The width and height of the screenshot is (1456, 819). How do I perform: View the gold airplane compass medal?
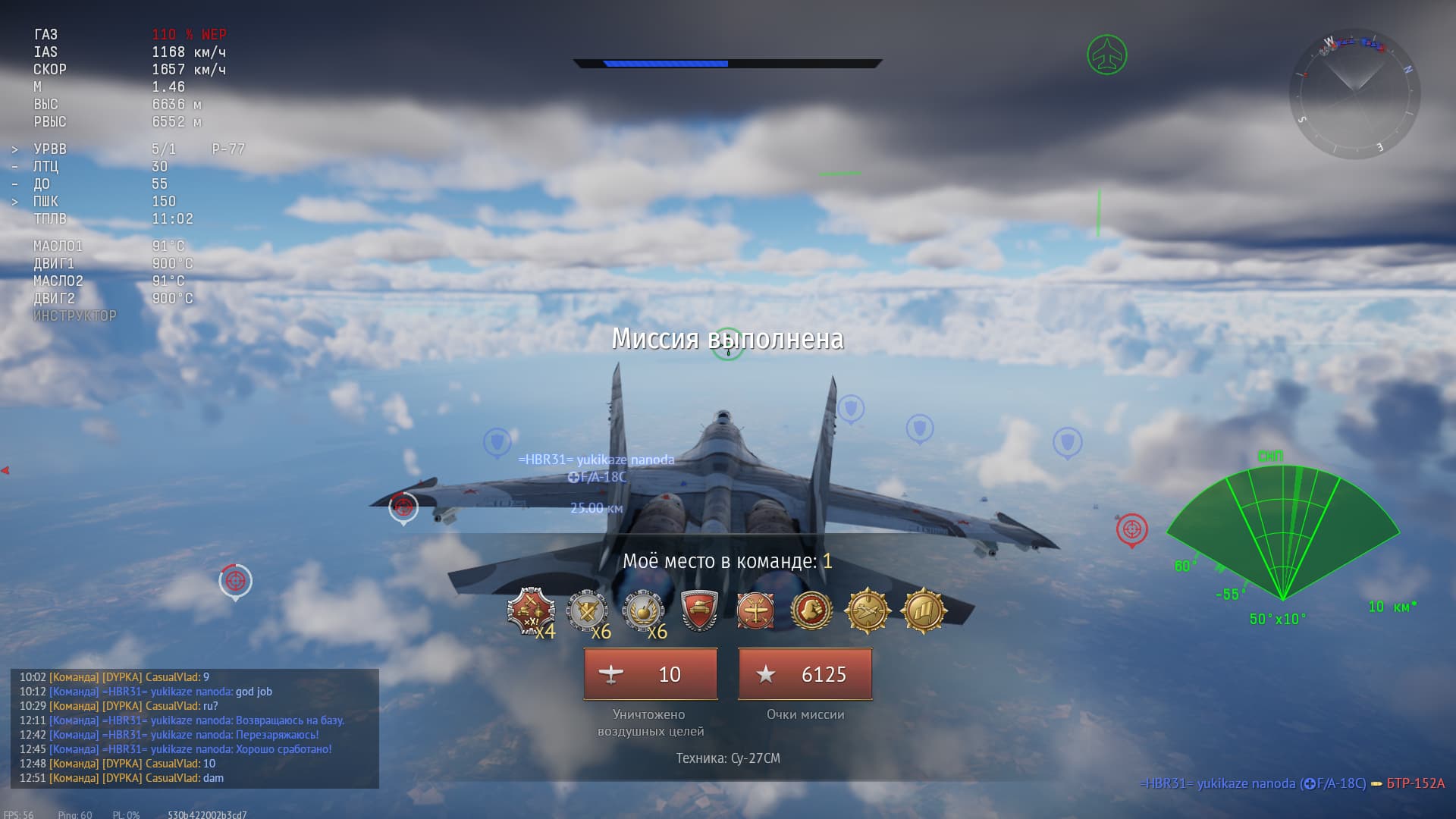pyautogui.click(x=868, y=610)
